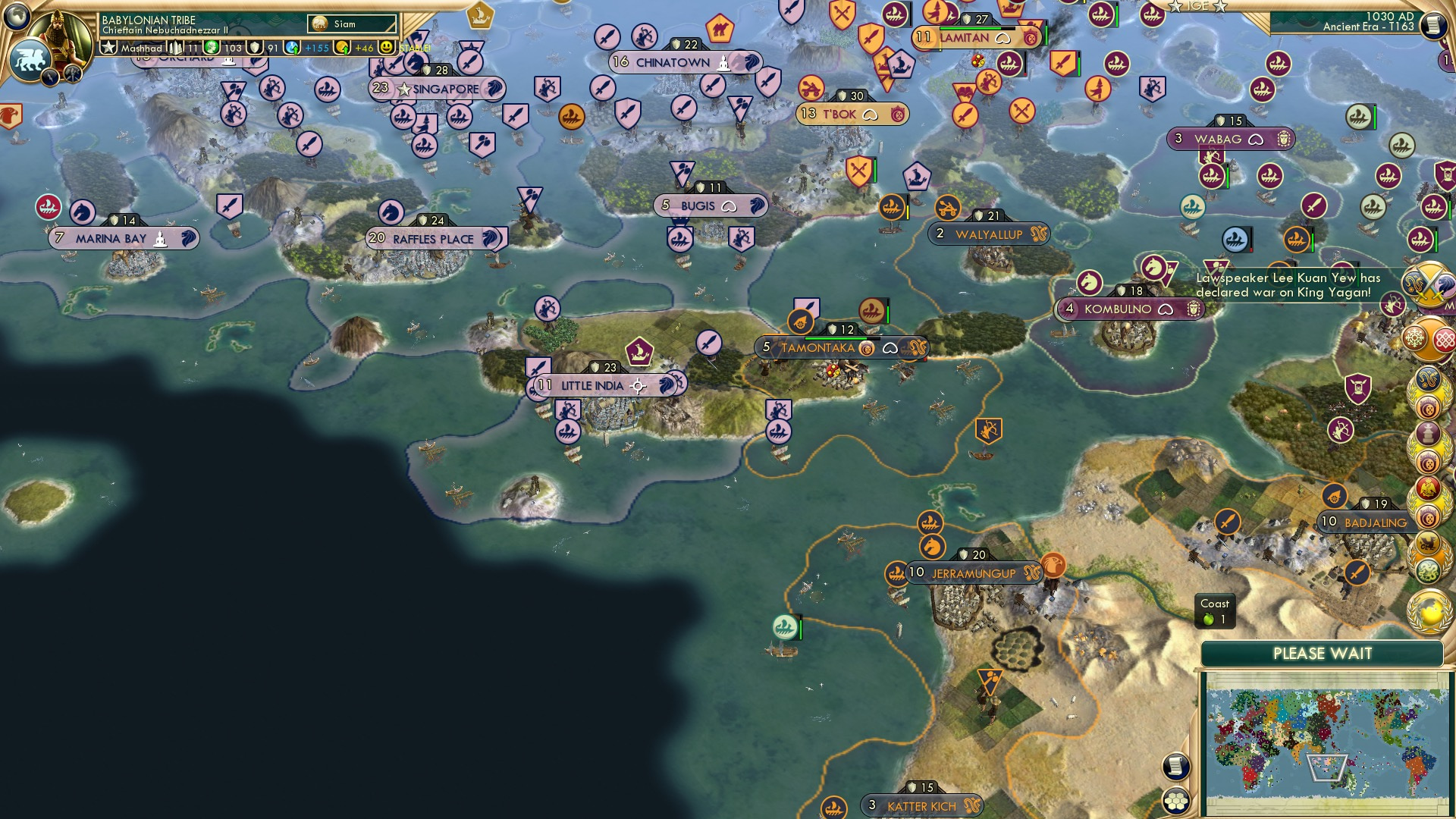1456x819 pixels.
Task: Click the PLEASE WAIT banner
Action: (1323, 652)
